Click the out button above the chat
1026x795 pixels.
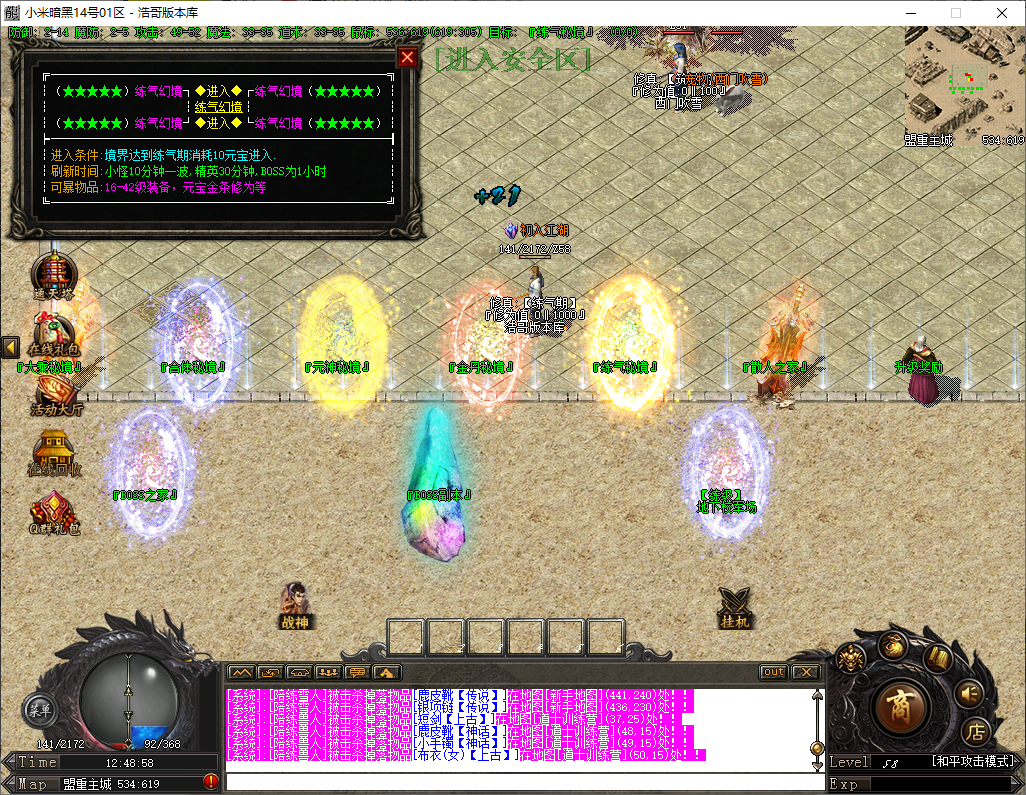pyautogui.click(x=773, y=672)
